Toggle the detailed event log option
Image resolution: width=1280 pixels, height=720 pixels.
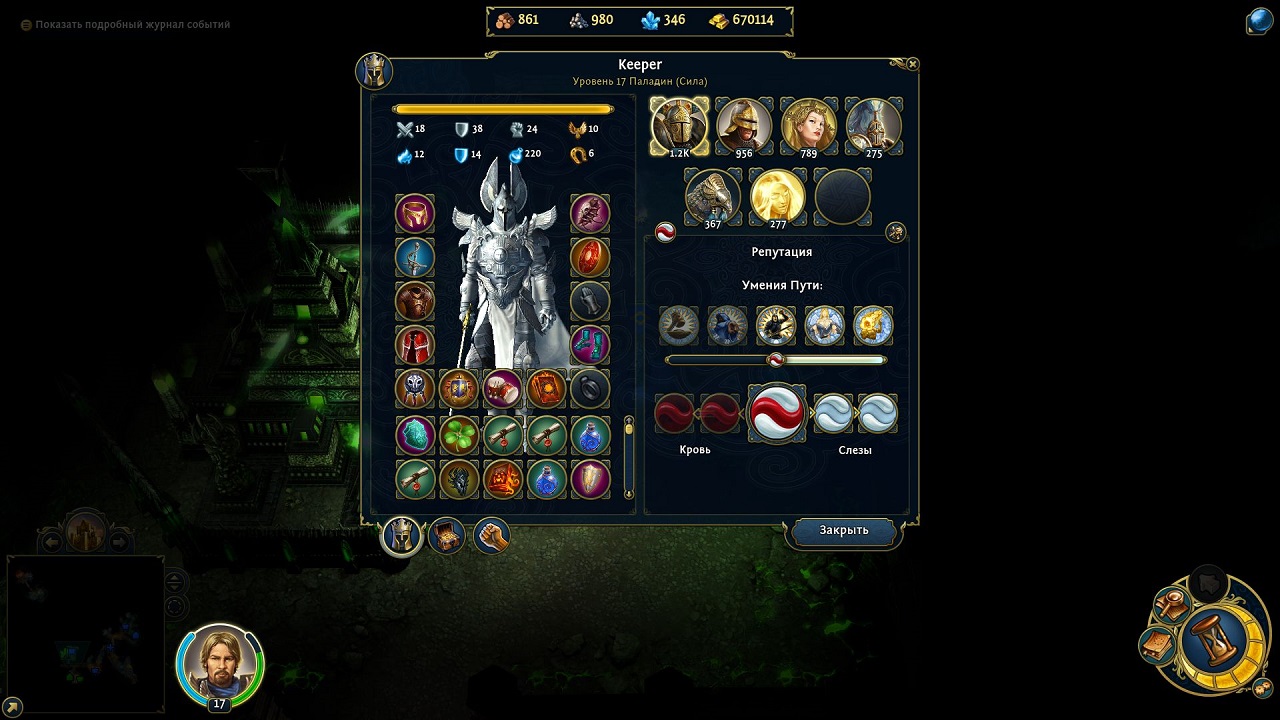tap(27, 24)
